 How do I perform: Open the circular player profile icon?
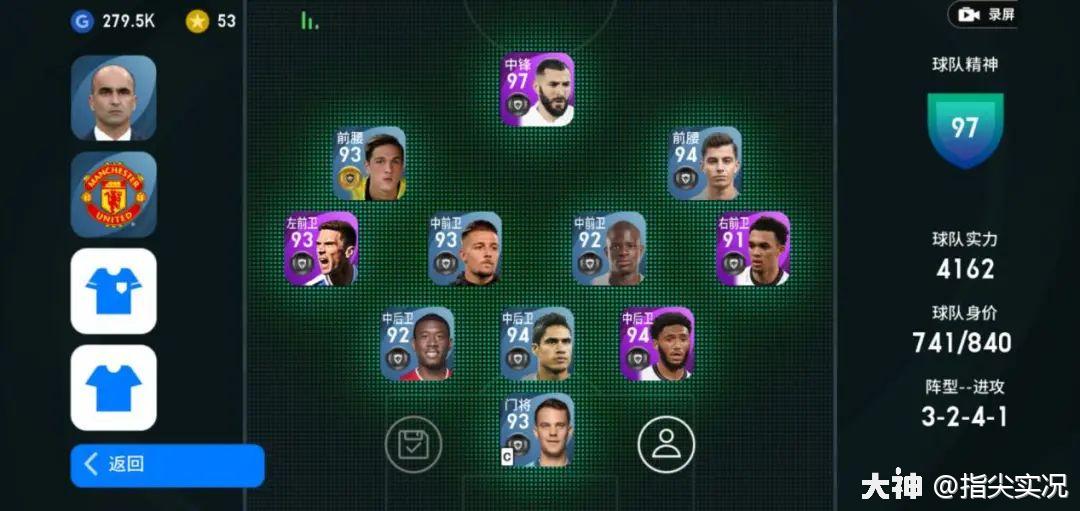[666, 444]
